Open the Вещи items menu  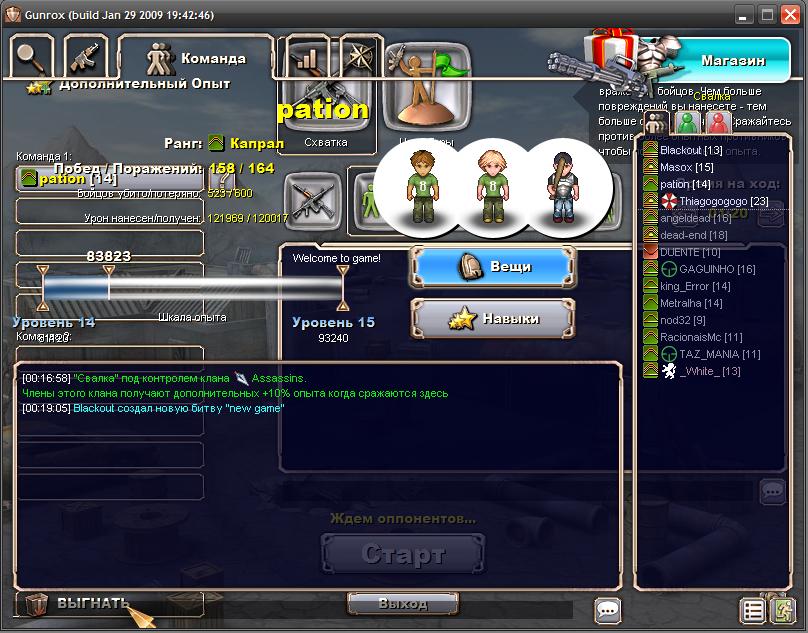(493, 267)
